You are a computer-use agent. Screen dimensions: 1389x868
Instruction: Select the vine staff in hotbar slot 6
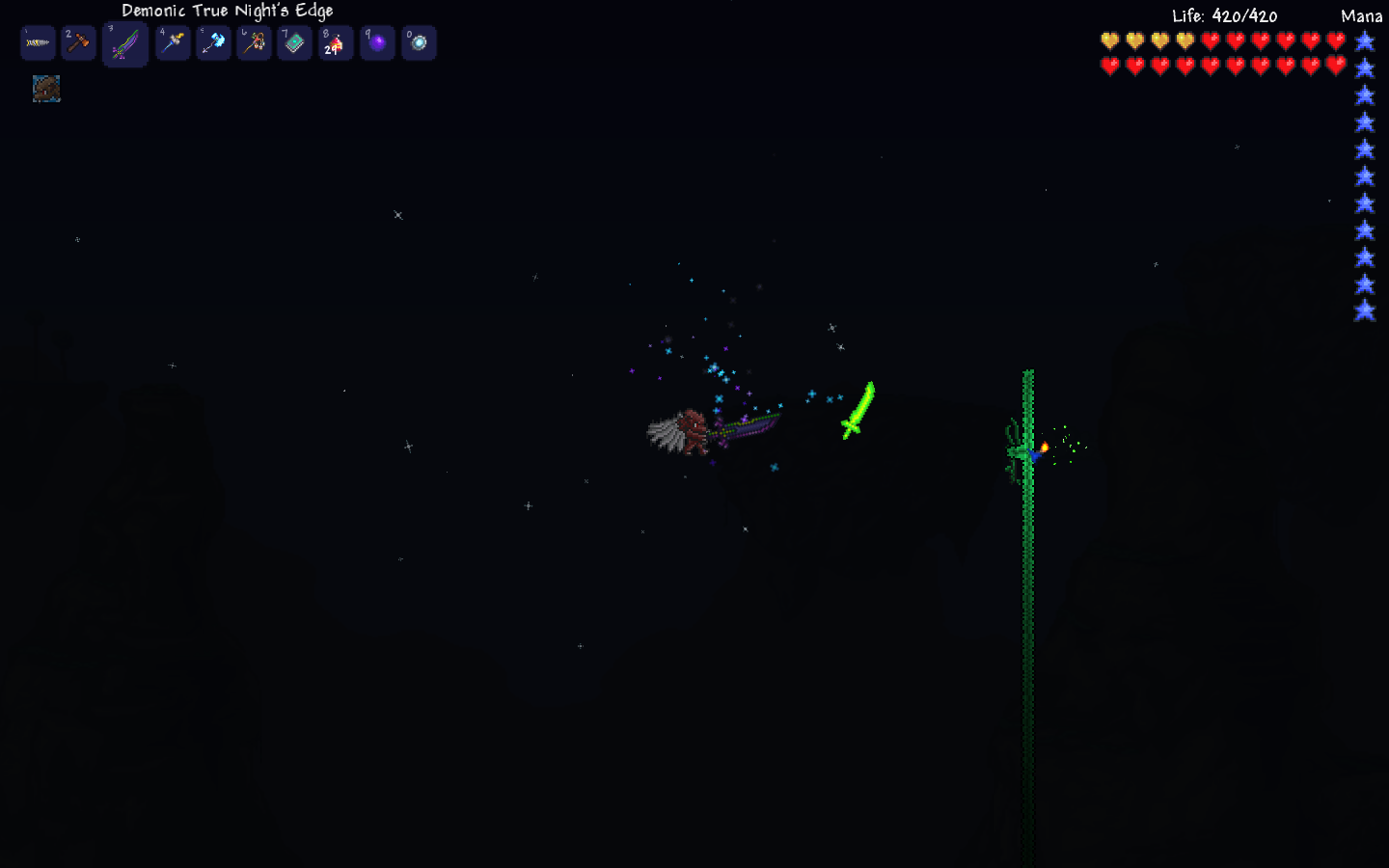pos(255,43)
